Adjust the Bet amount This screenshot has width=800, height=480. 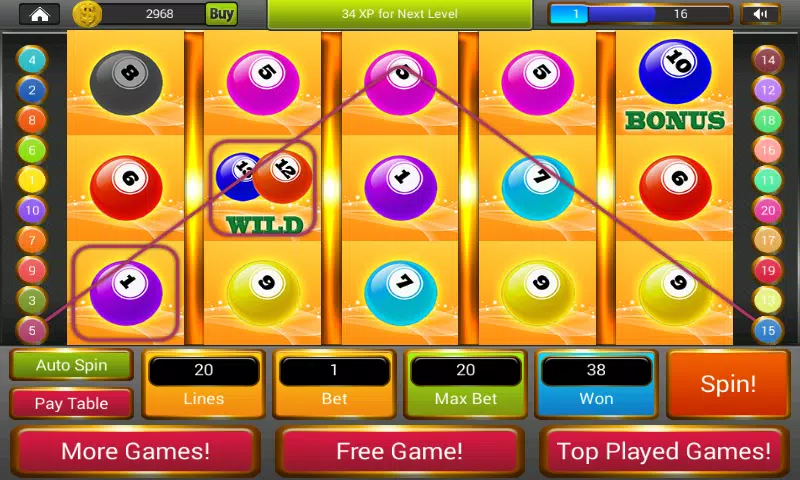coord(334,383)
